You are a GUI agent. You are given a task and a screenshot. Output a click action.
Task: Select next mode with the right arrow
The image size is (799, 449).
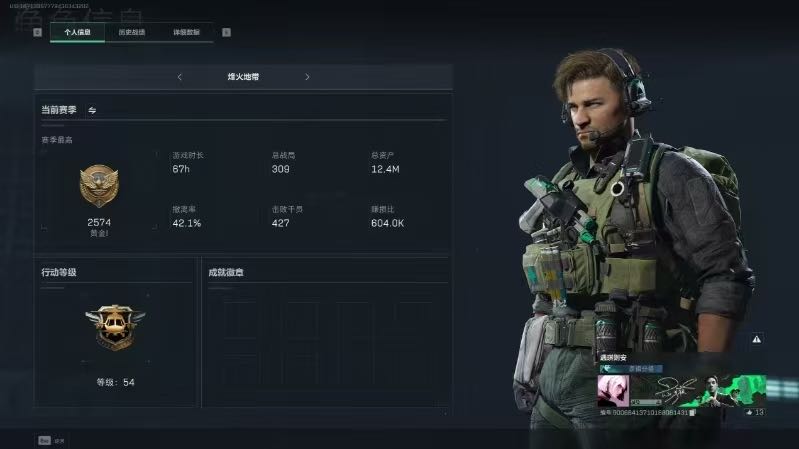click(307, 77)
